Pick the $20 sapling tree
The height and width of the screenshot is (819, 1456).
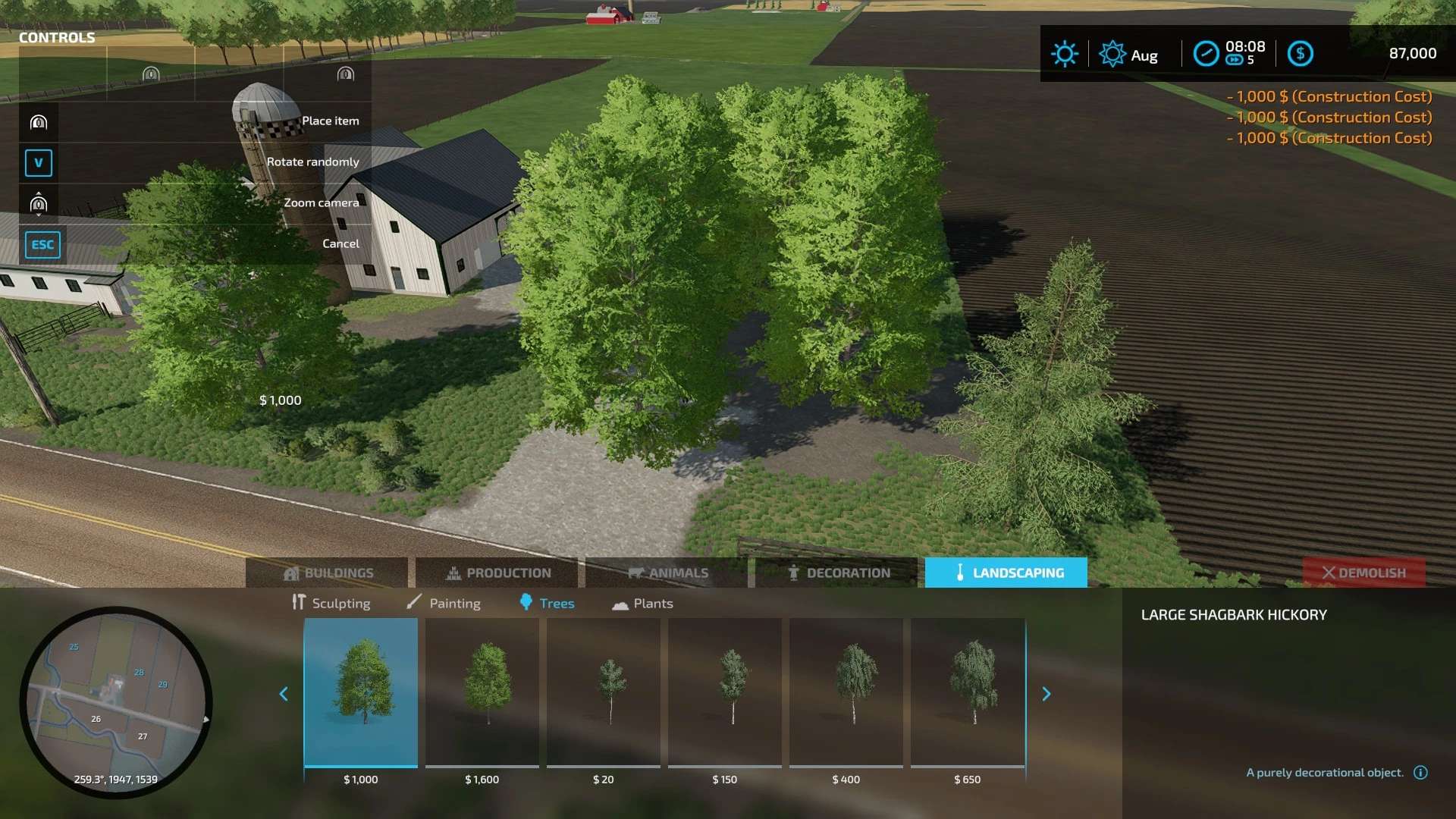click(x=604, y=692)
